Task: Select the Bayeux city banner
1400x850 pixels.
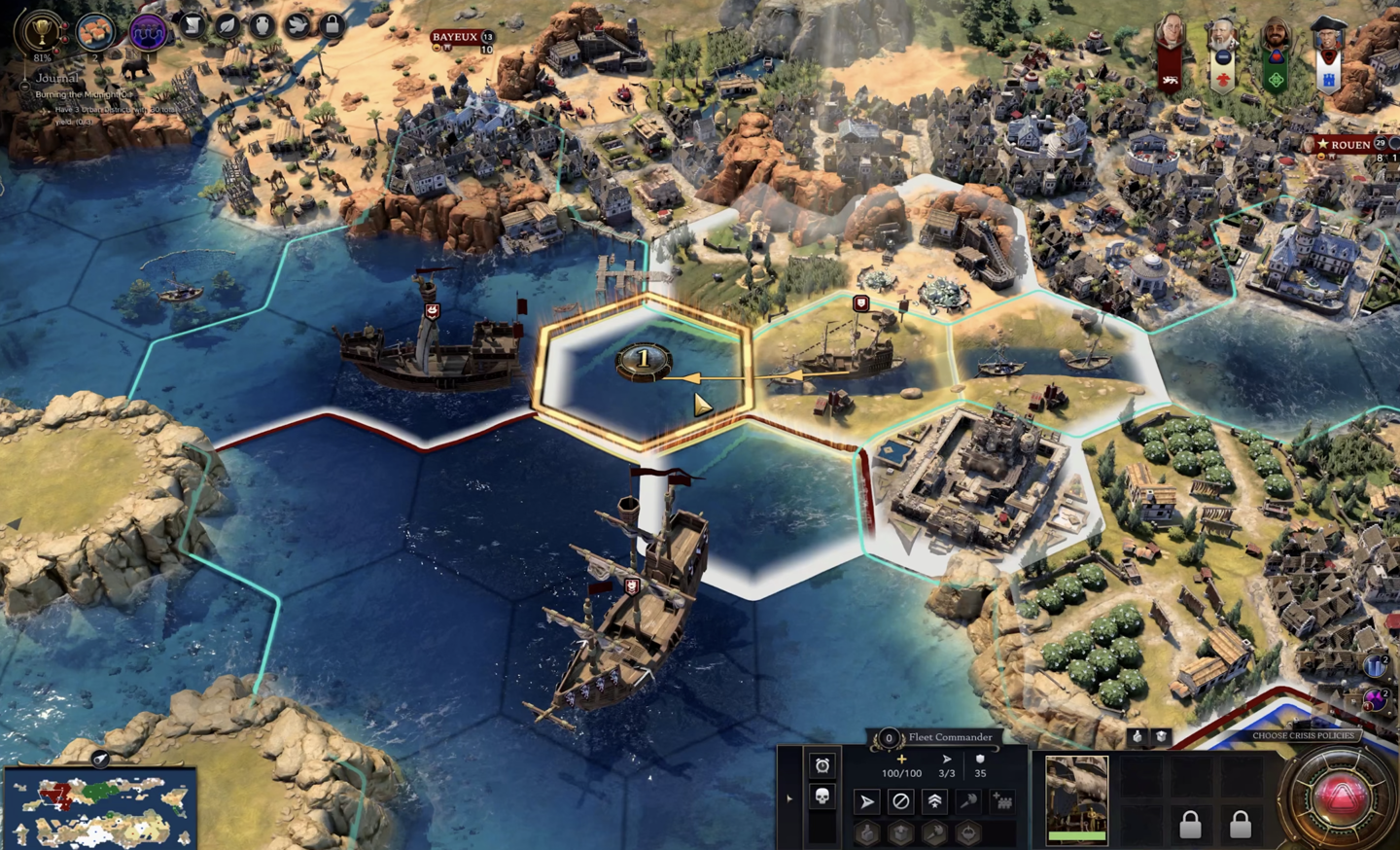Action: (455, 38)
